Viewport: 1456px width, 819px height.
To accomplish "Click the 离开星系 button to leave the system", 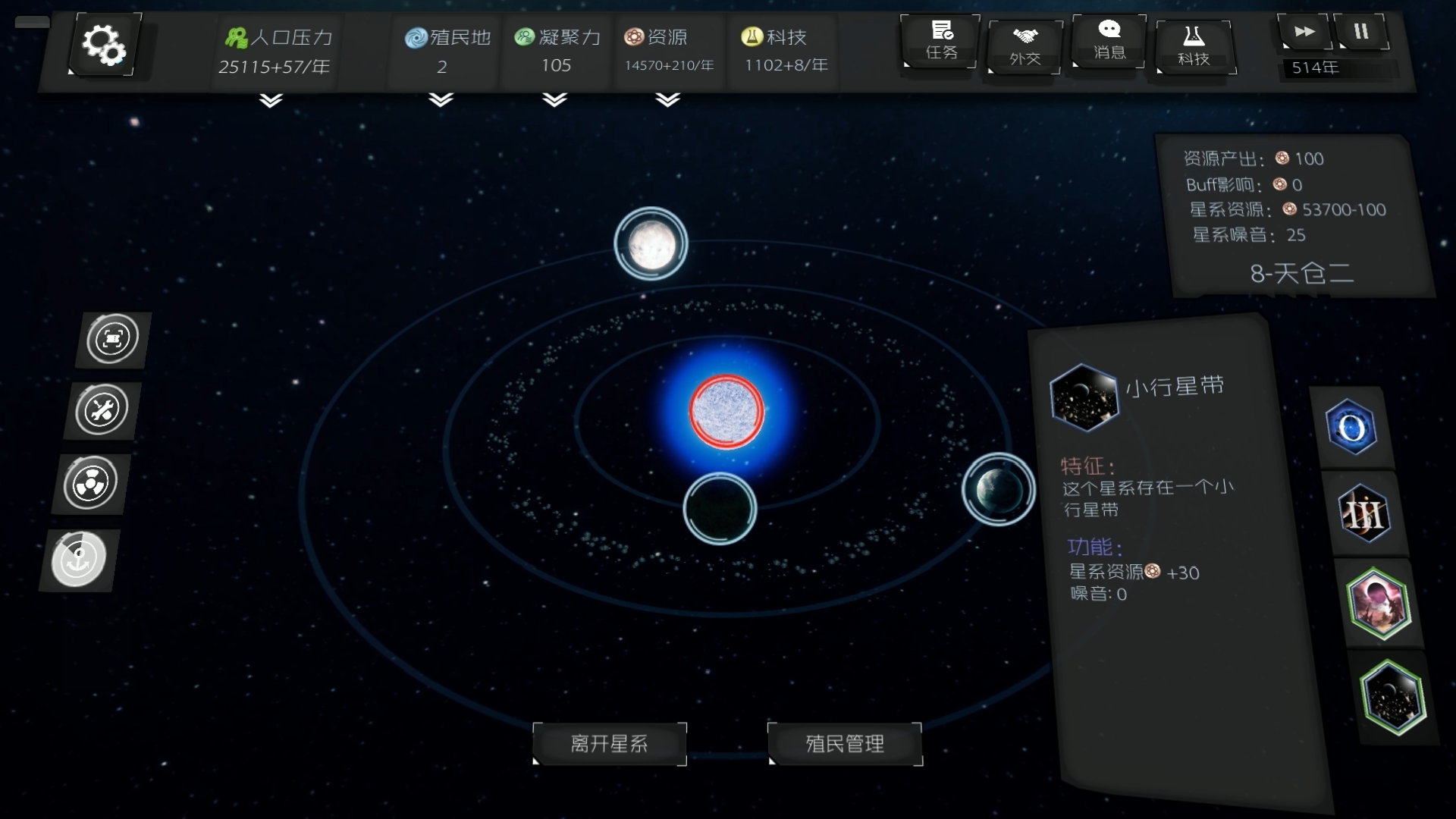I will (610, 744).
